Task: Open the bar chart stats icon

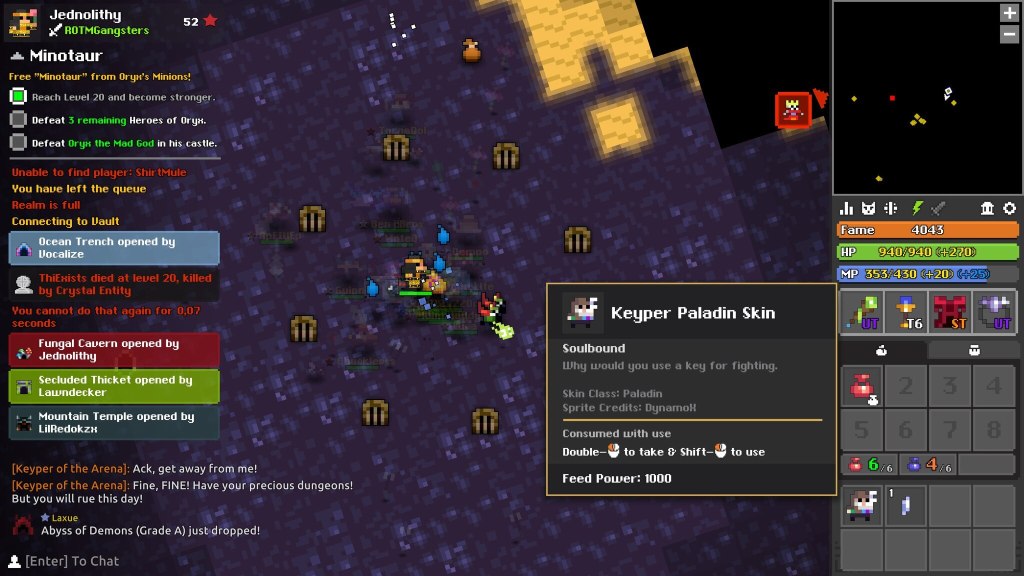Action: coord(847,208)
